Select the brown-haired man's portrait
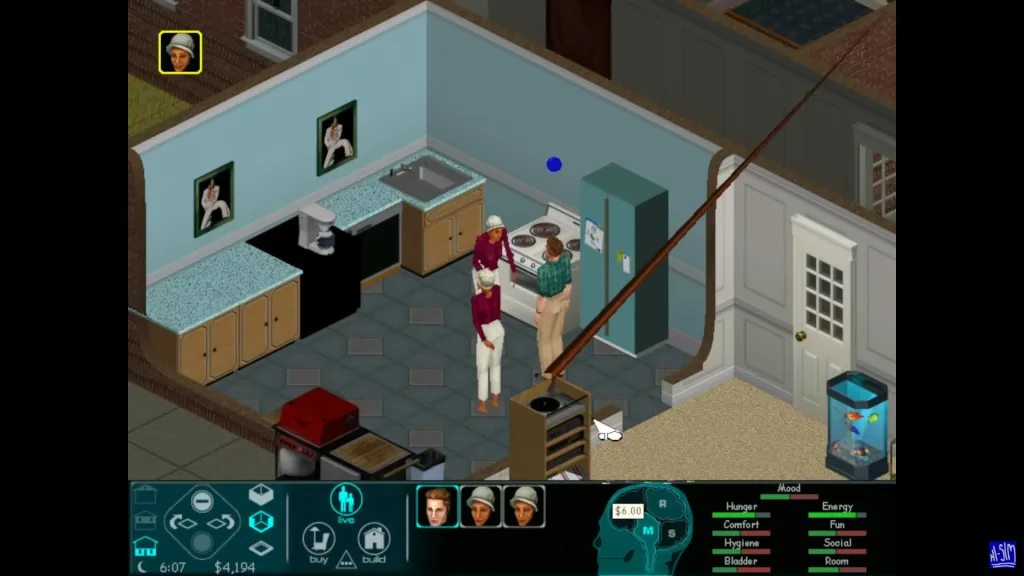The image size is (1024, 576). 437,506
